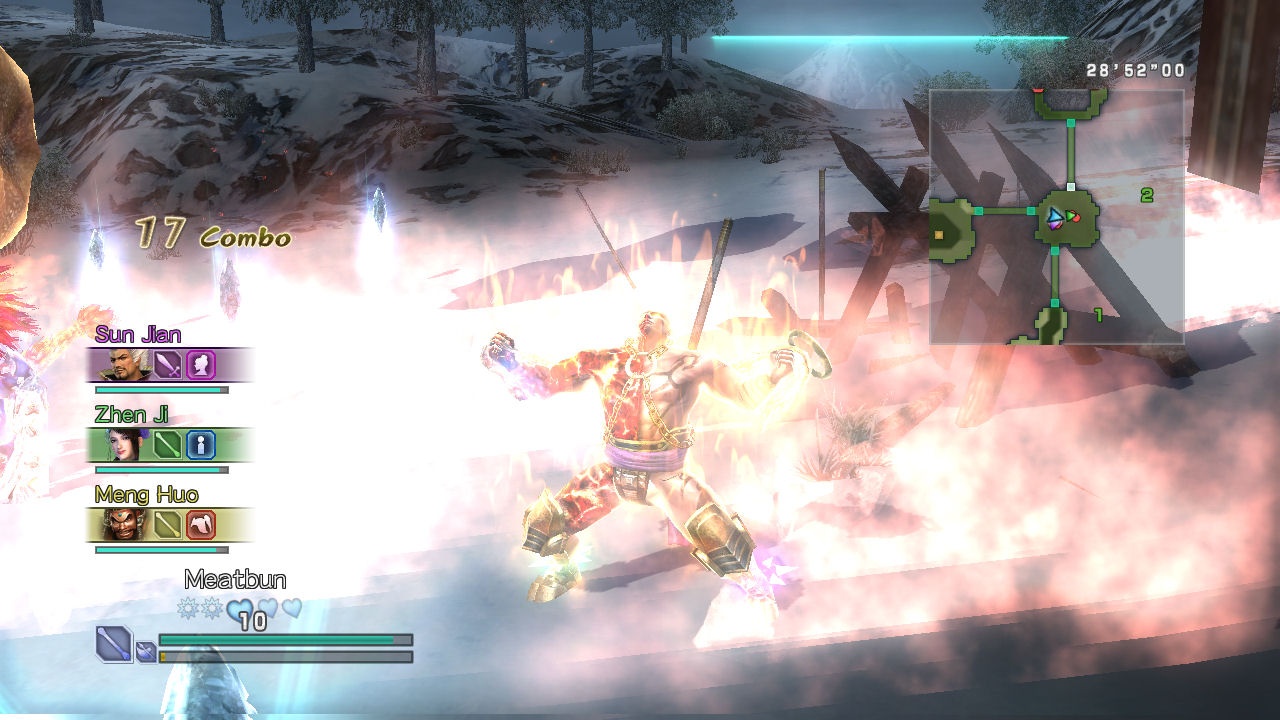Select the large equipped weapon icon beside the health bar

click(114, 643)
